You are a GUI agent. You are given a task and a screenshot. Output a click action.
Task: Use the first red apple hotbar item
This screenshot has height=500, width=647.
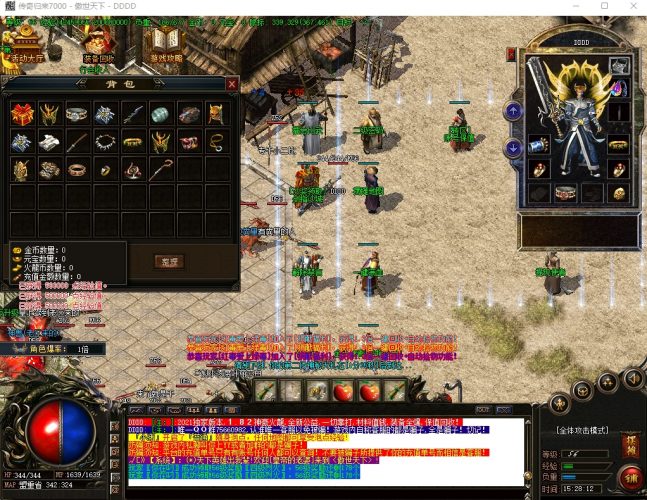click(x=343, y=390)
